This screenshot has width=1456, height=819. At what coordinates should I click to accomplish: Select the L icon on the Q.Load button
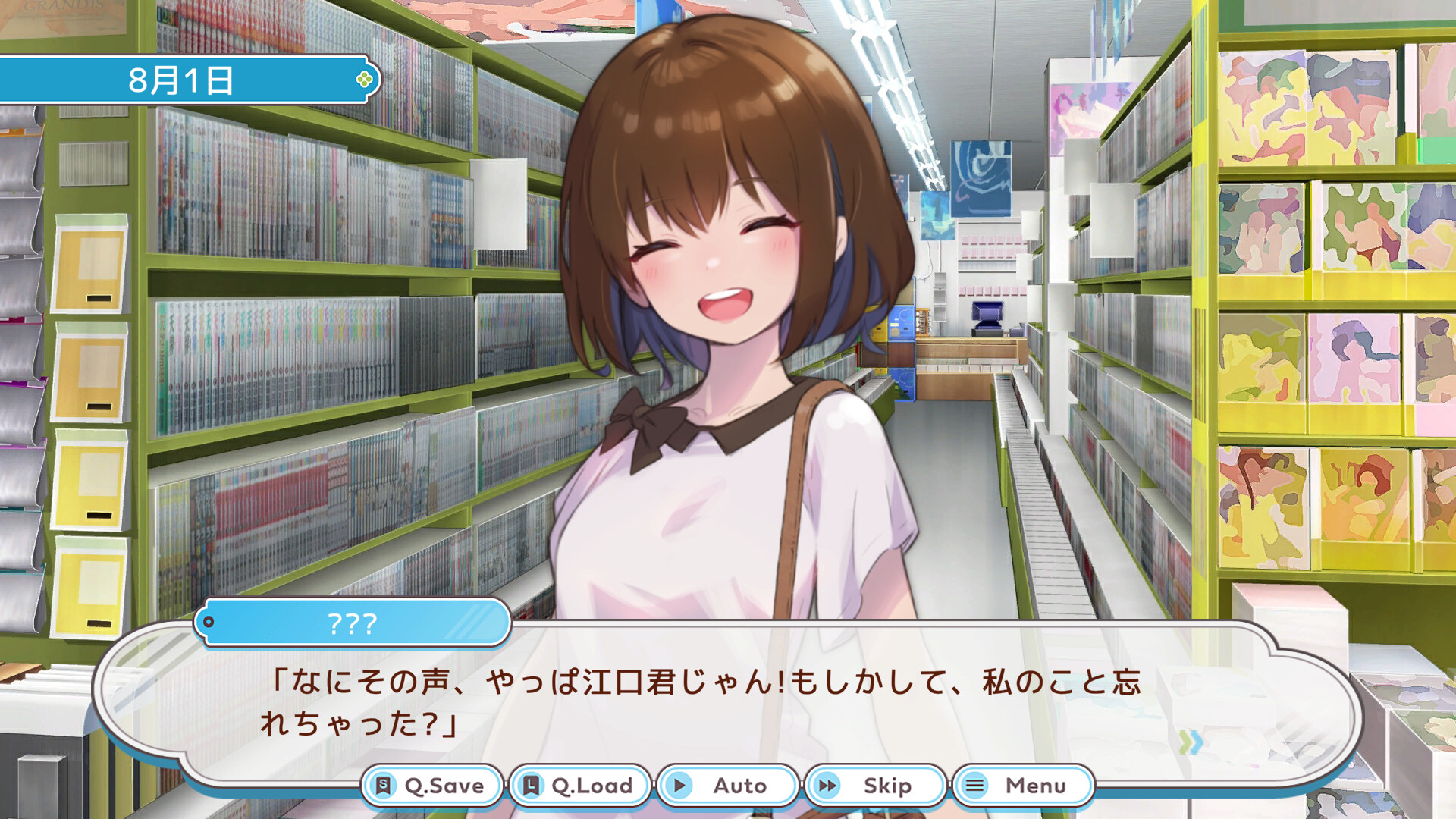coord(531,786)
